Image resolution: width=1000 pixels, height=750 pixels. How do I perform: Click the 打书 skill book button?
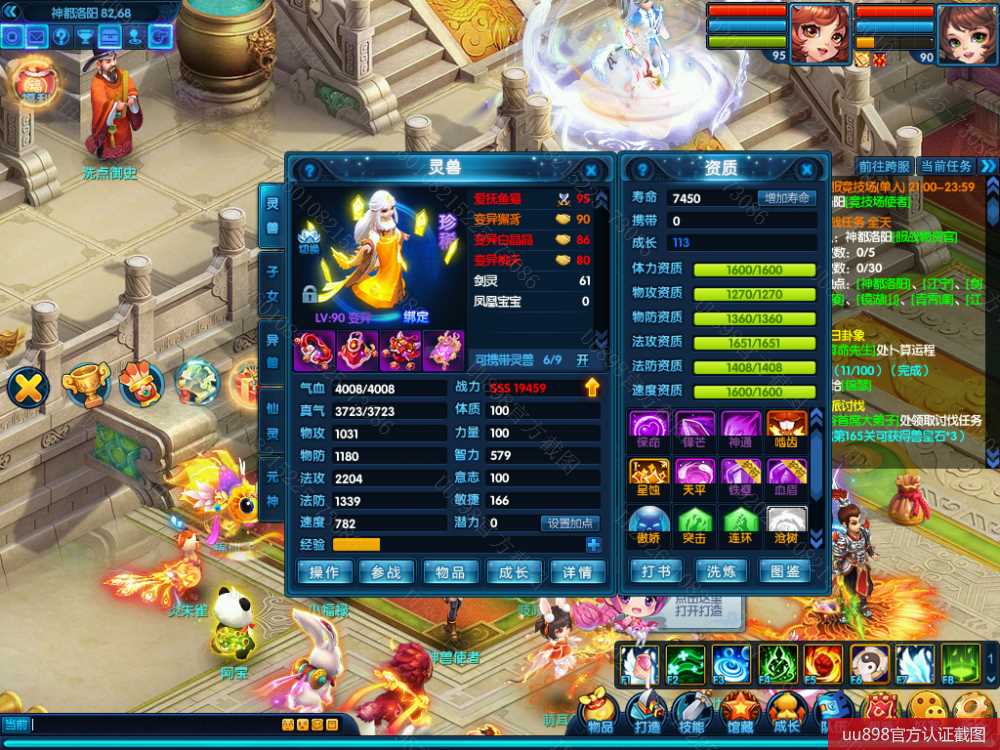click(657, 572)
